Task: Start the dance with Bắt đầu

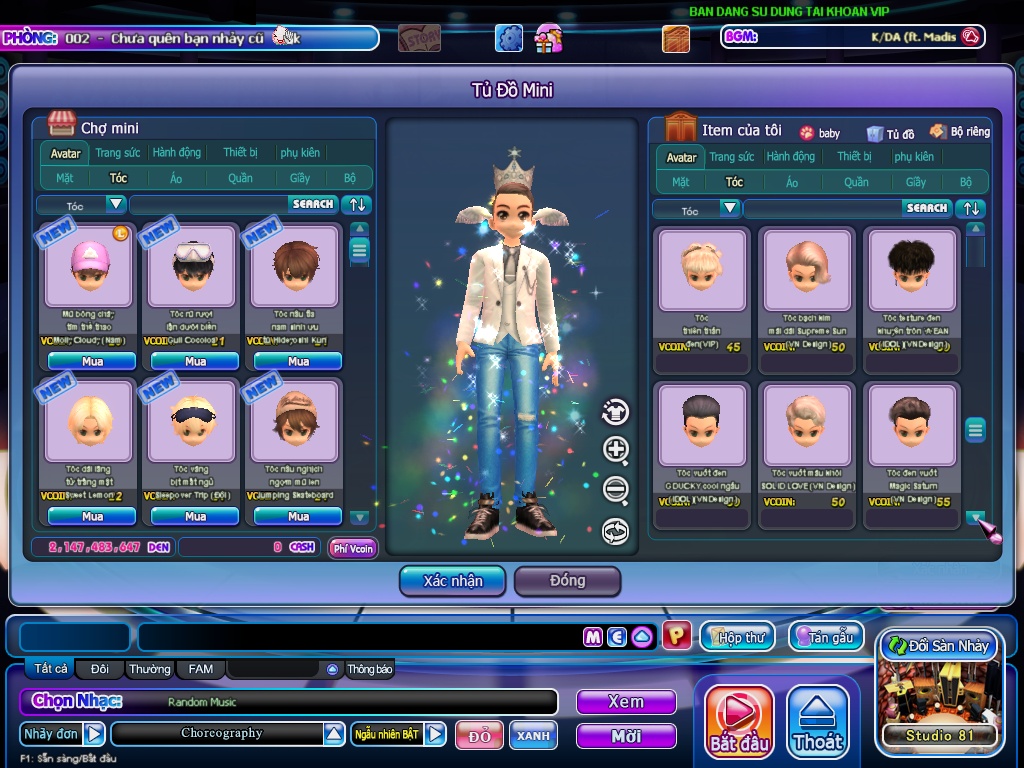Action: 739,722
